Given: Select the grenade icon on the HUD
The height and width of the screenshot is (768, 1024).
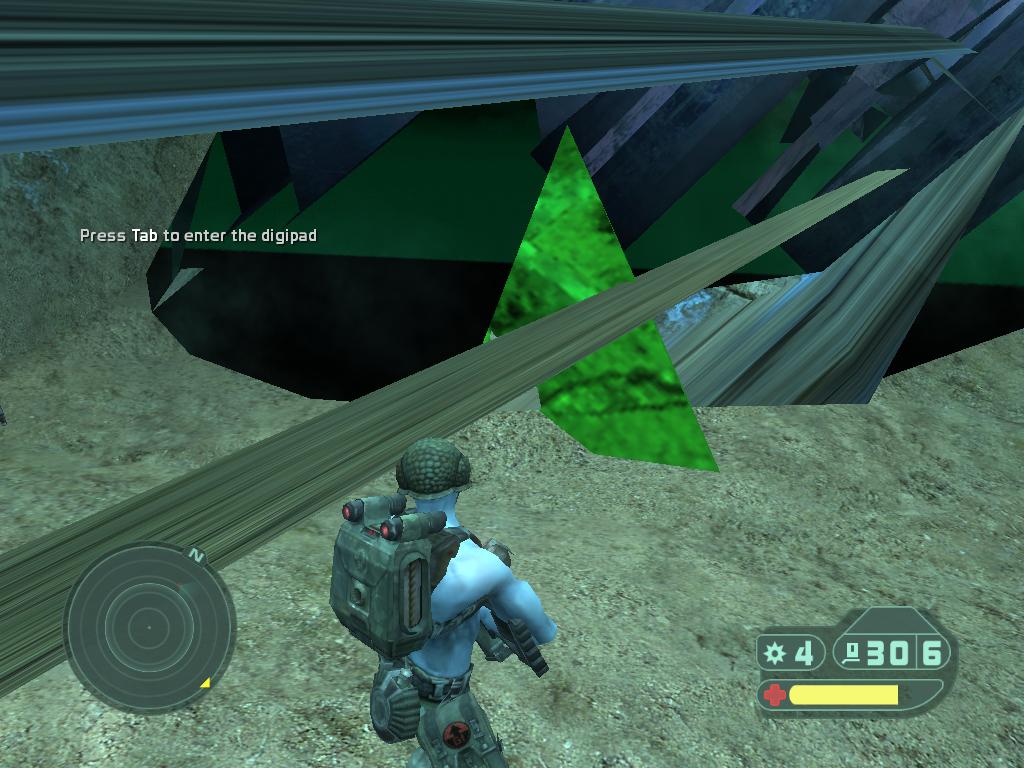Looking at the screenshot, I should coord(774,654).
